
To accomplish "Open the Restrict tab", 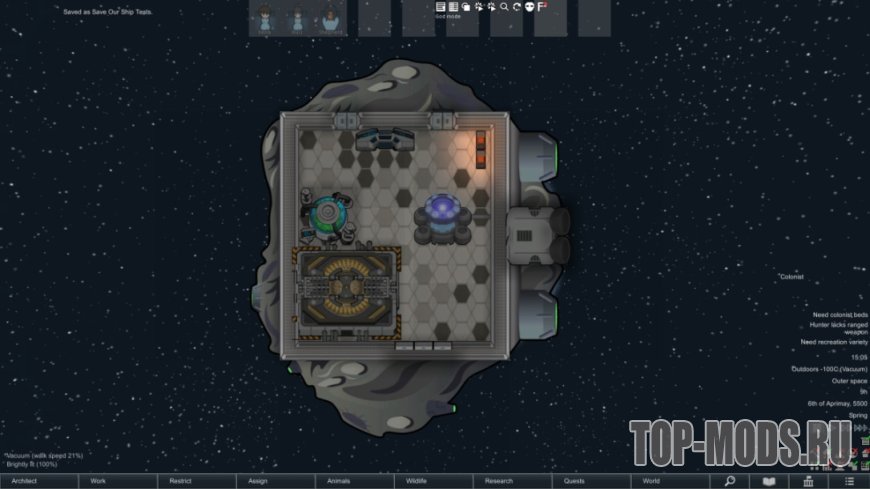I will 195,481.
